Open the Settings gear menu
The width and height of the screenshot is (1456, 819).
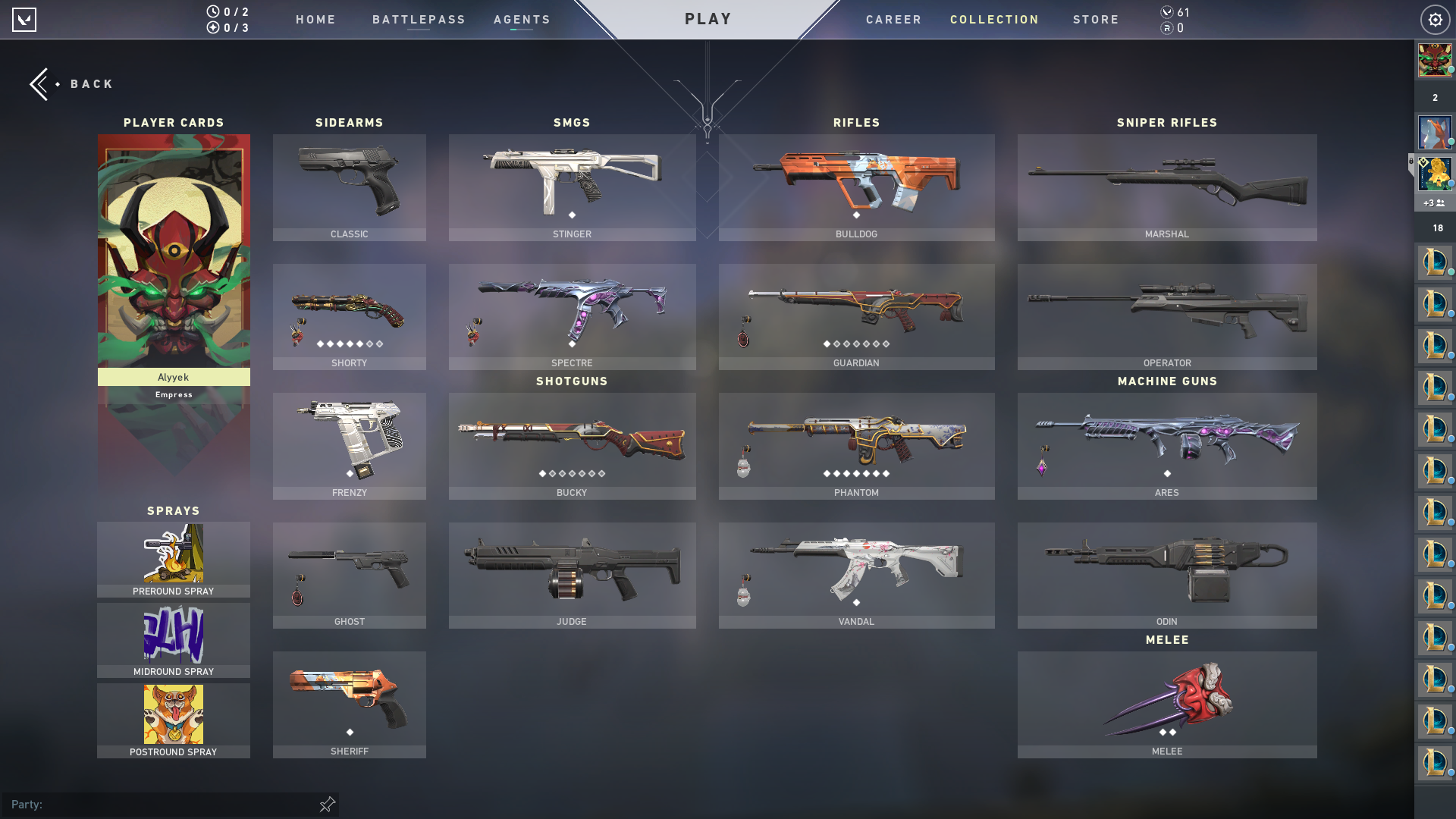pyautogui.click(x=1435, y=20)
